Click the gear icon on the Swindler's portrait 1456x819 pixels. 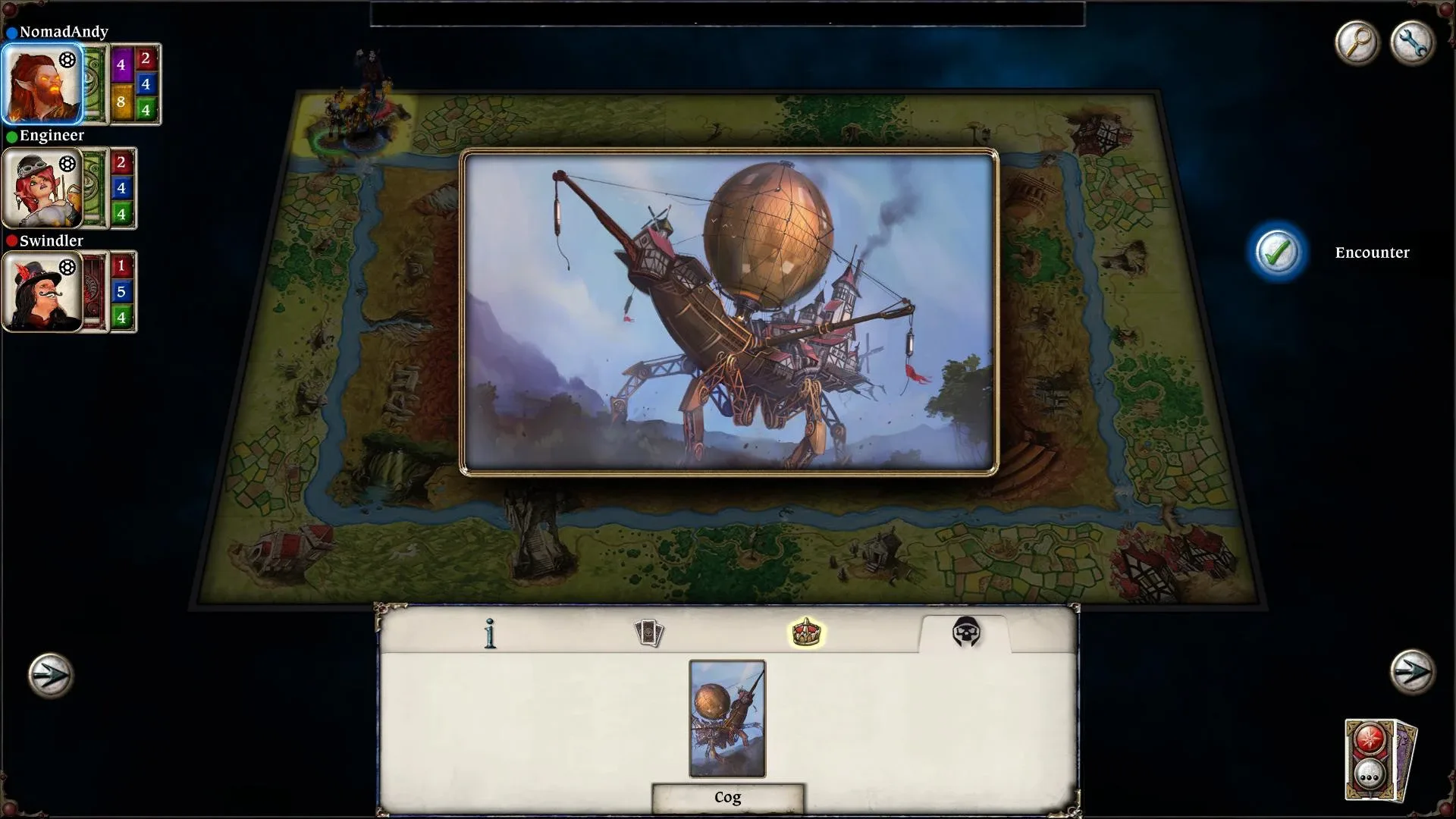point(69,267)
